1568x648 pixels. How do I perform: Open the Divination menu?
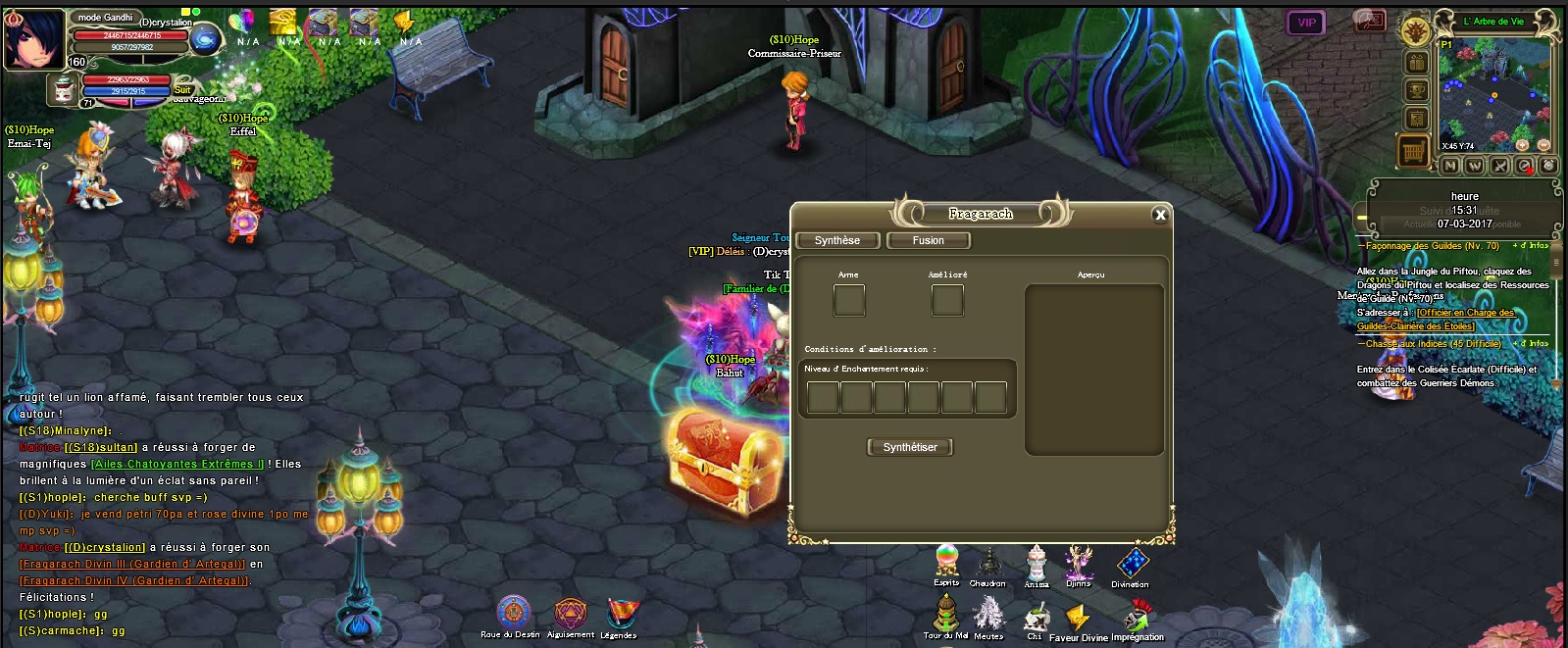pos(1131,564)
